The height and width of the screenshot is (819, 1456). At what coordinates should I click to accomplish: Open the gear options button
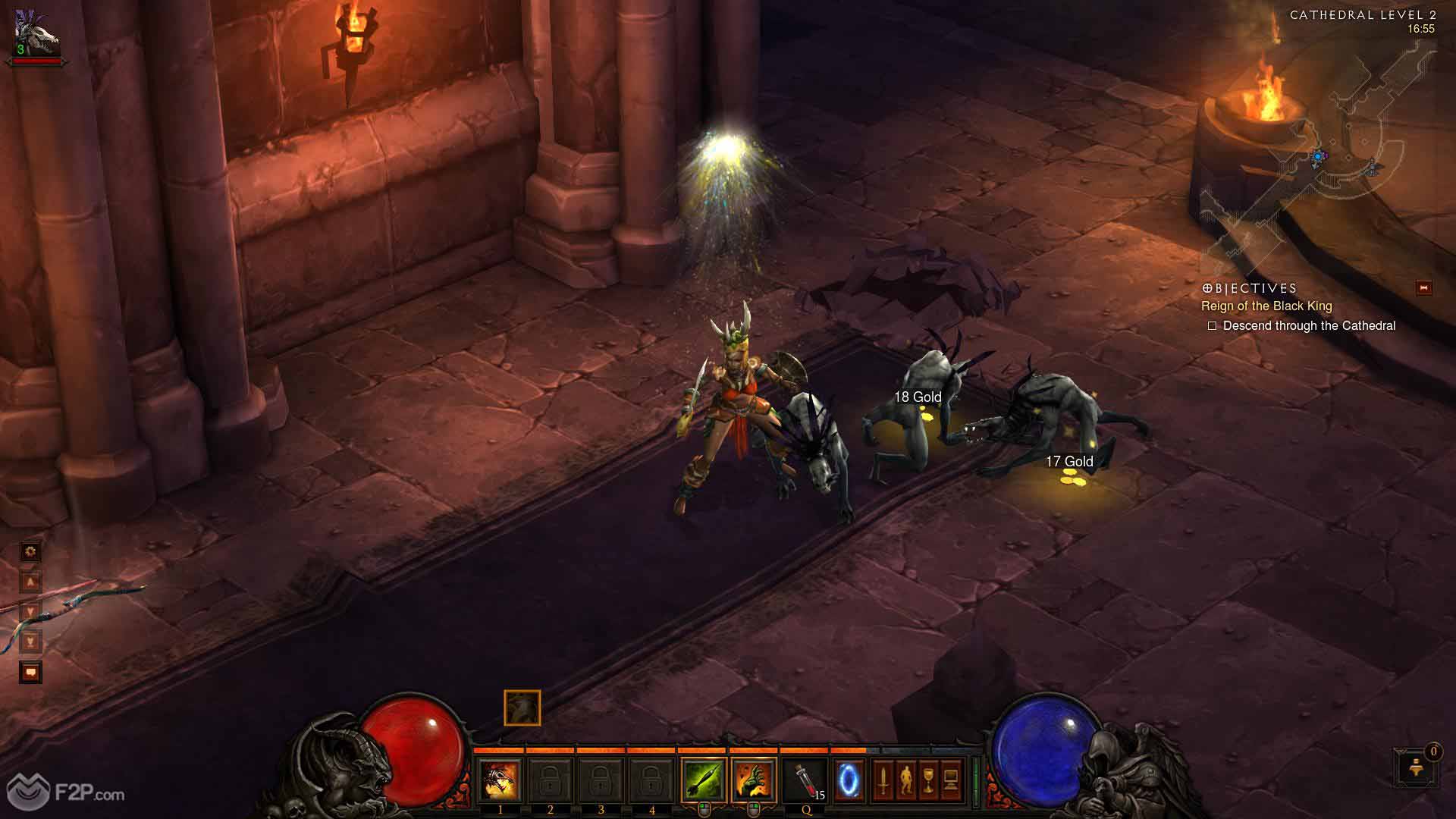(x=30, y=551)
